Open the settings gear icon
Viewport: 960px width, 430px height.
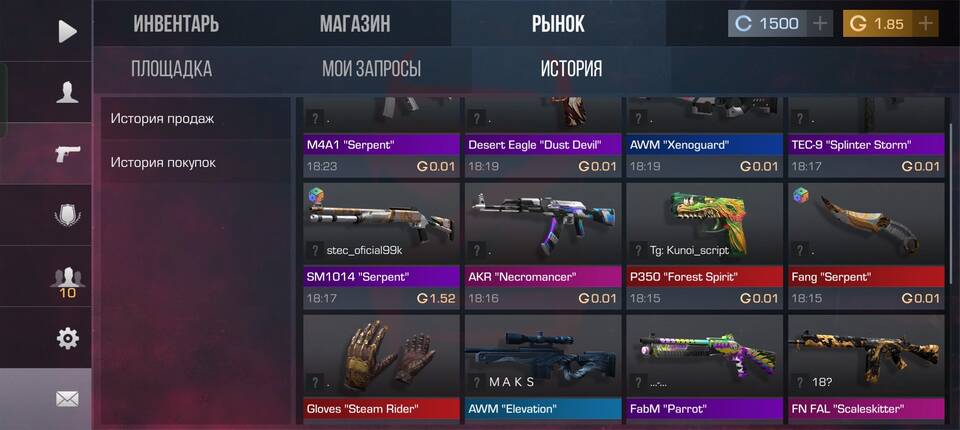coord(66,338)
